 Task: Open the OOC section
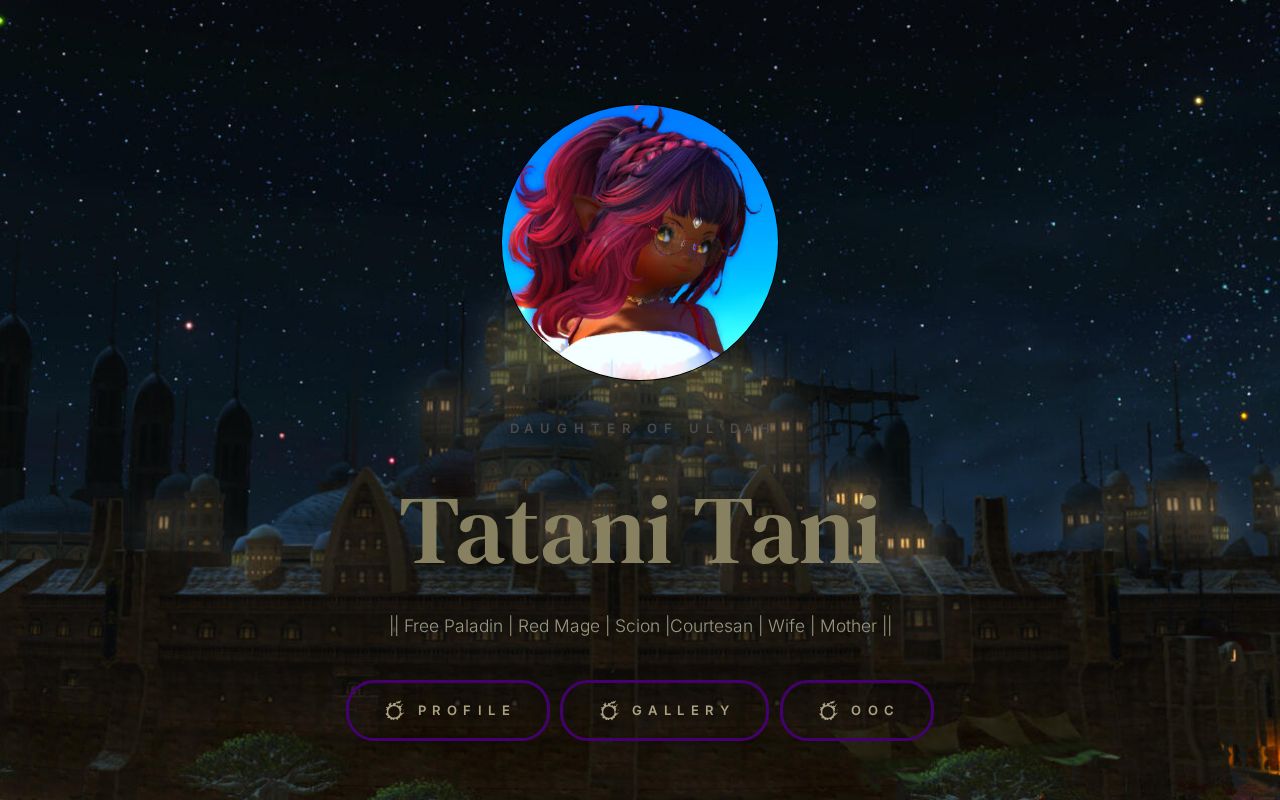tap(857, 710)
